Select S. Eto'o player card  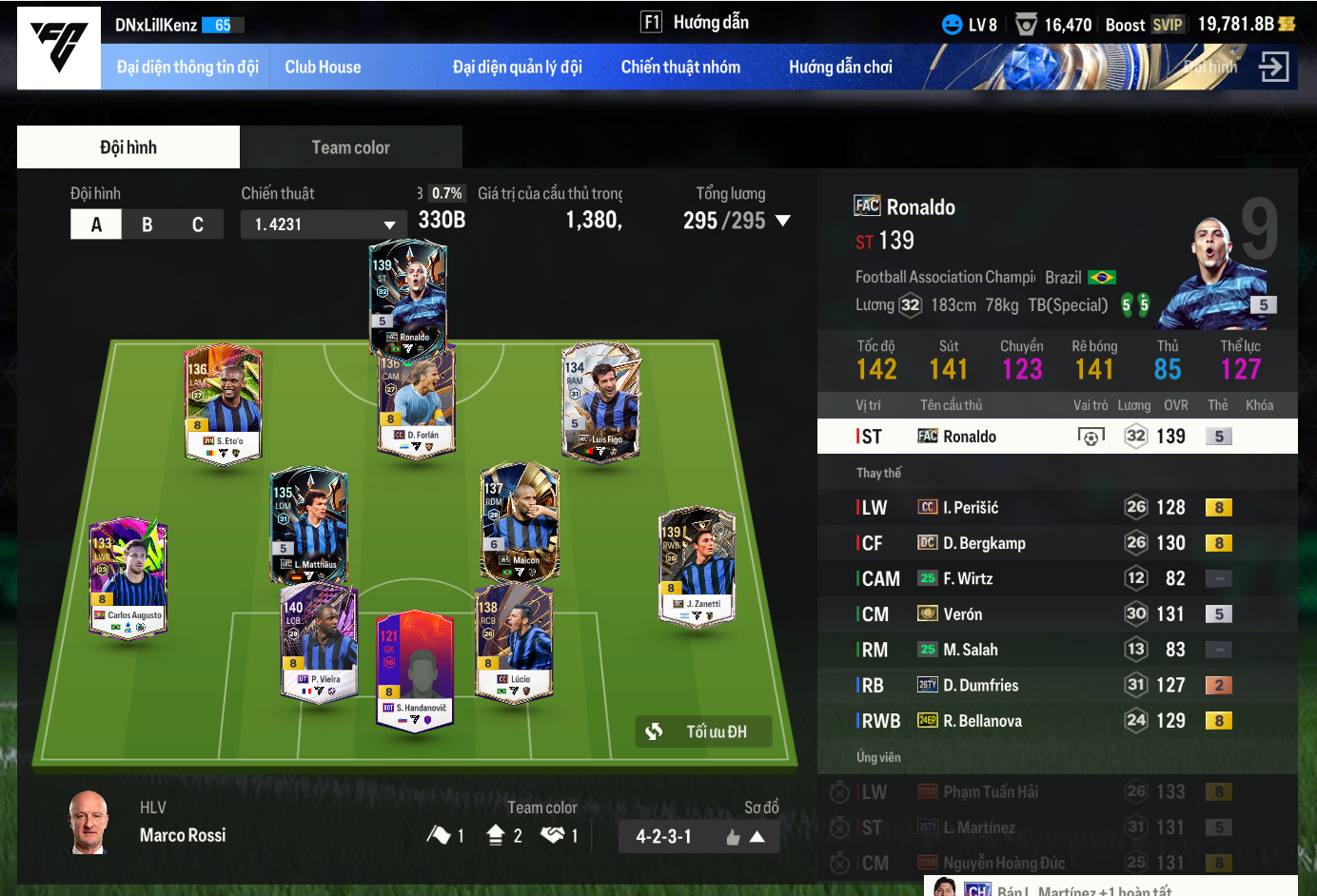(x=223, y=402)
